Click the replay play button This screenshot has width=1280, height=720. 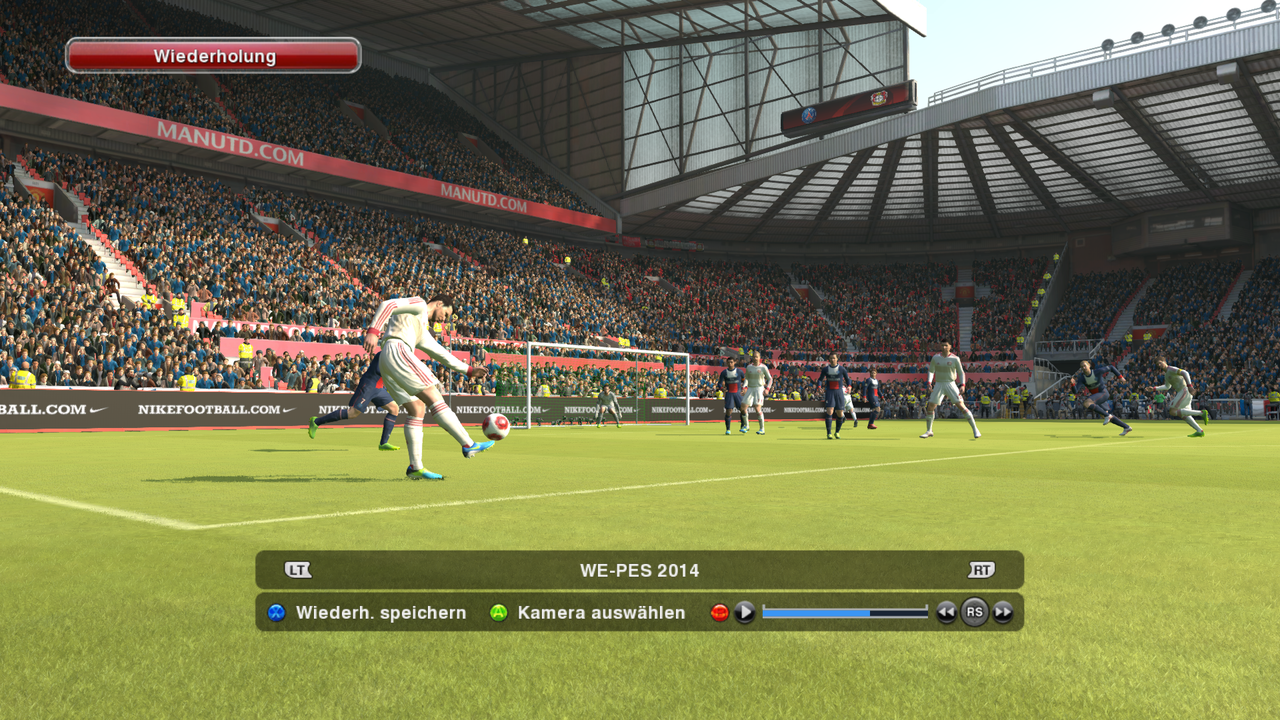[x=745, y=612]
